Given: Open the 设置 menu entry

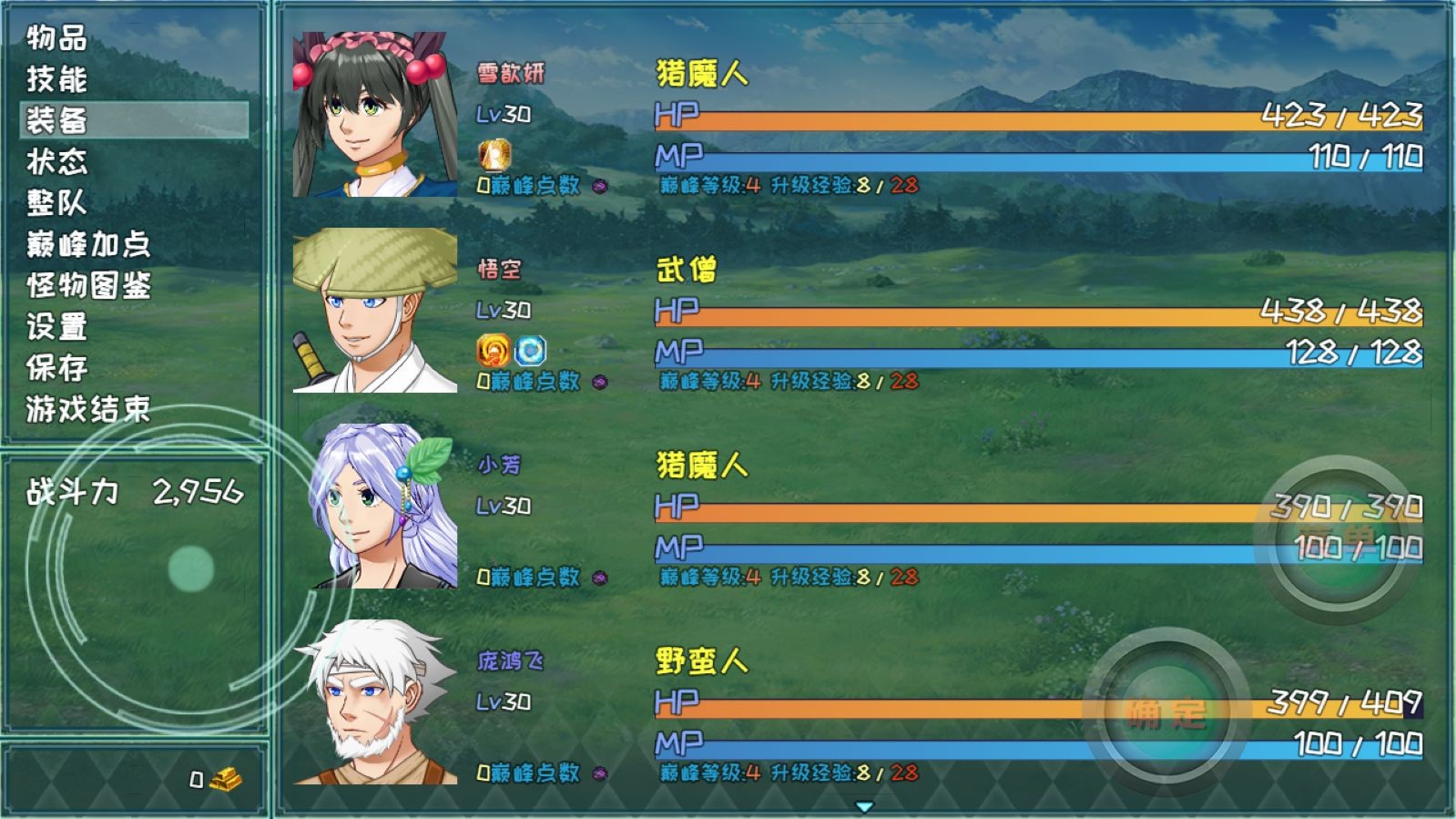Looking at the screenshot, I should tap(56, 326).
